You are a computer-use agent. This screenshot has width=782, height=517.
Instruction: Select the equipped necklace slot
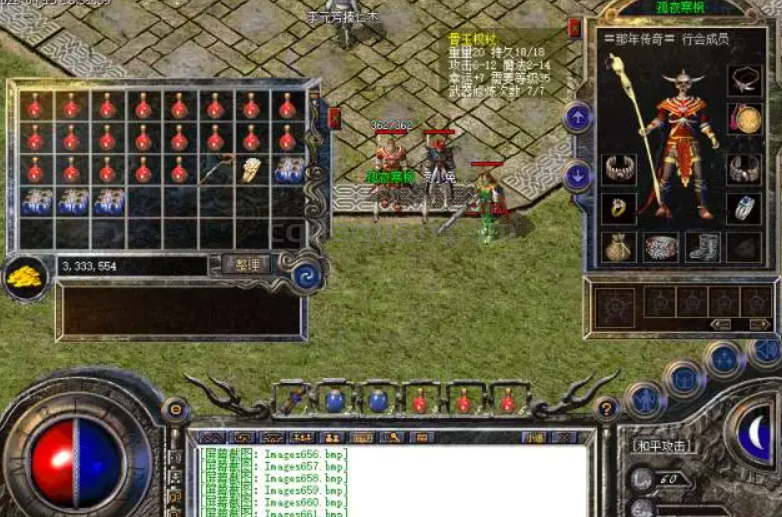coord(743,78)
